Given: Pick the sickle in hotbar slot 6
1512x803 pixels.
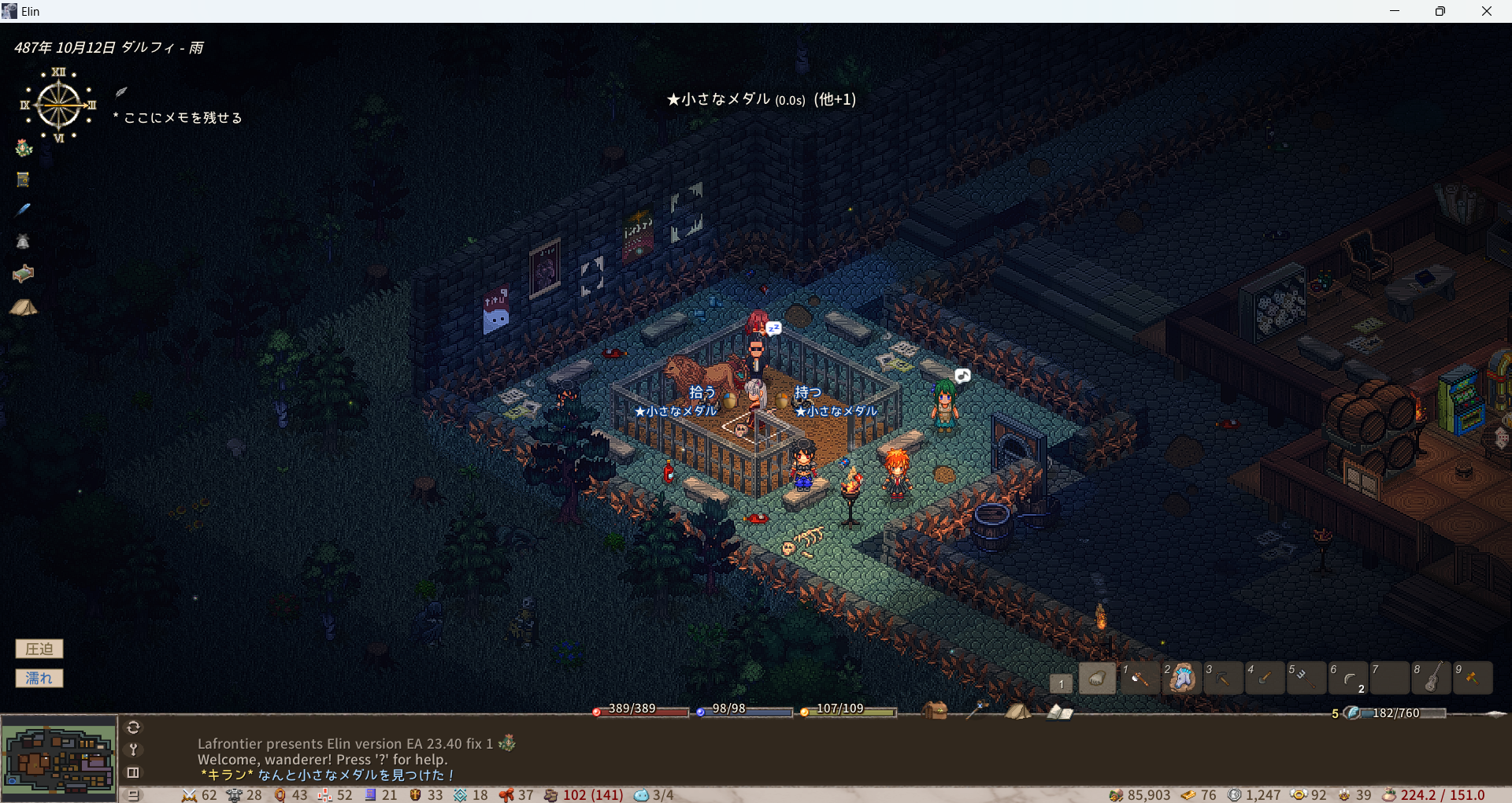Looking at the screenshot, I should click(x=1348, y=678).
